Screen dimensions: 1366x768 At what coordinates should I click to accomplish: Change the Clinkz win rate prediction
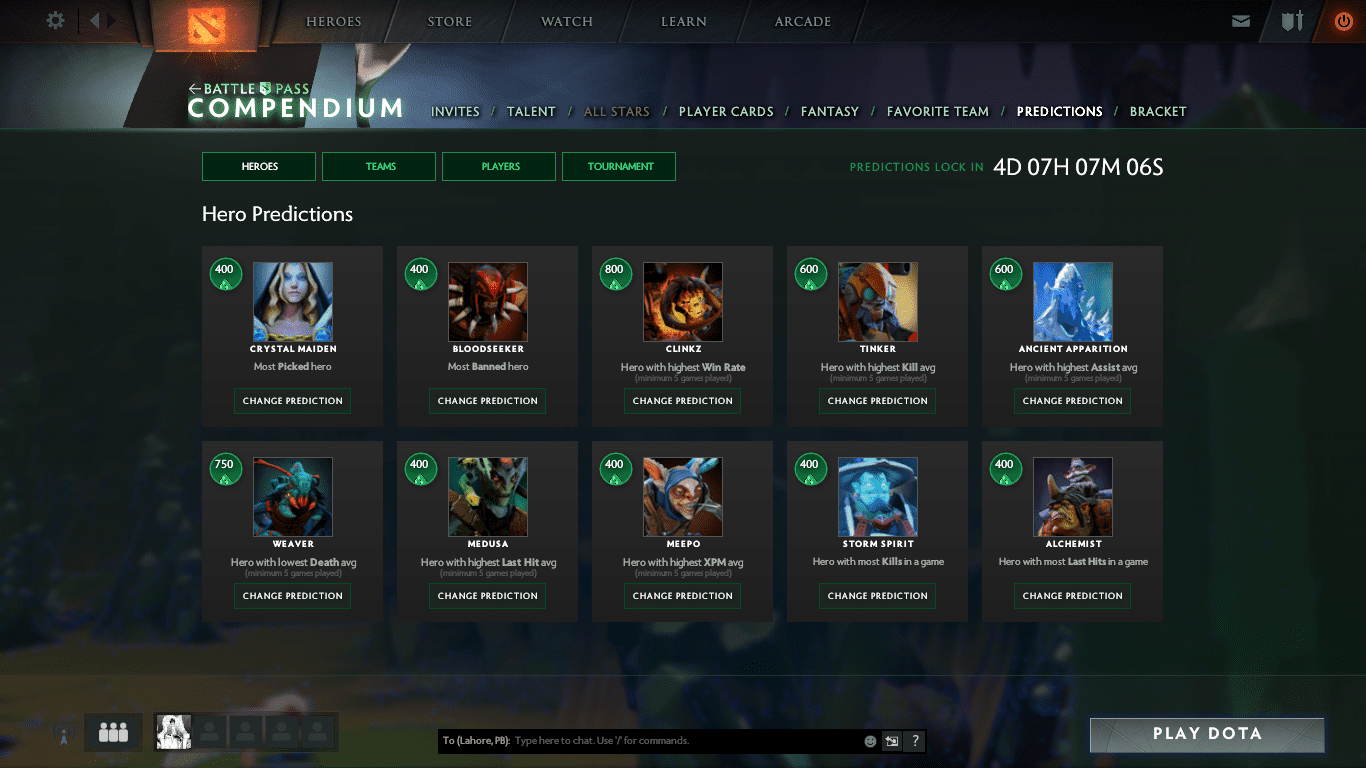pos(682,401)
